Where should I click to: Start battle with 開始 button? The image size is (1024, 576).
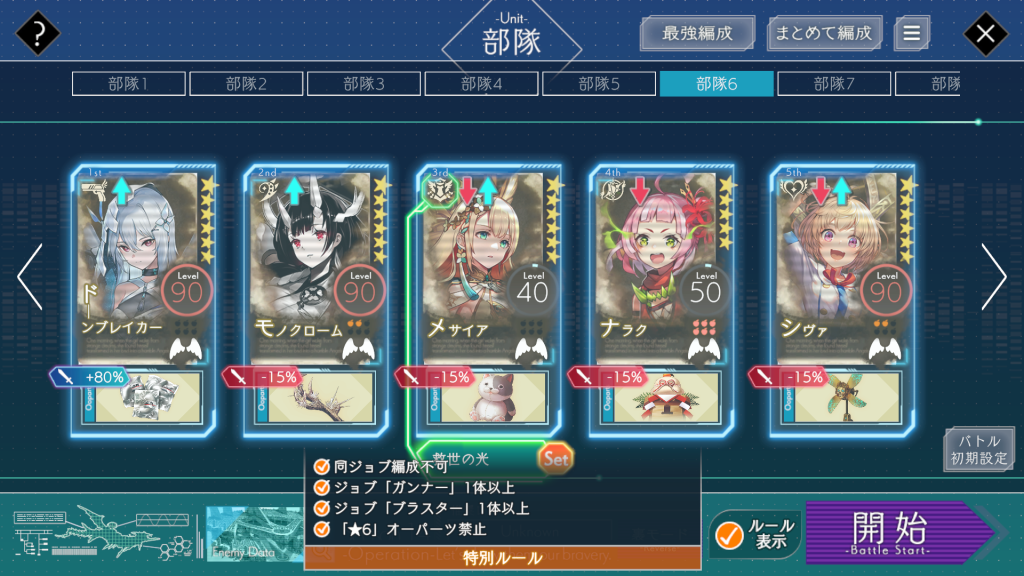pos(893,532)
